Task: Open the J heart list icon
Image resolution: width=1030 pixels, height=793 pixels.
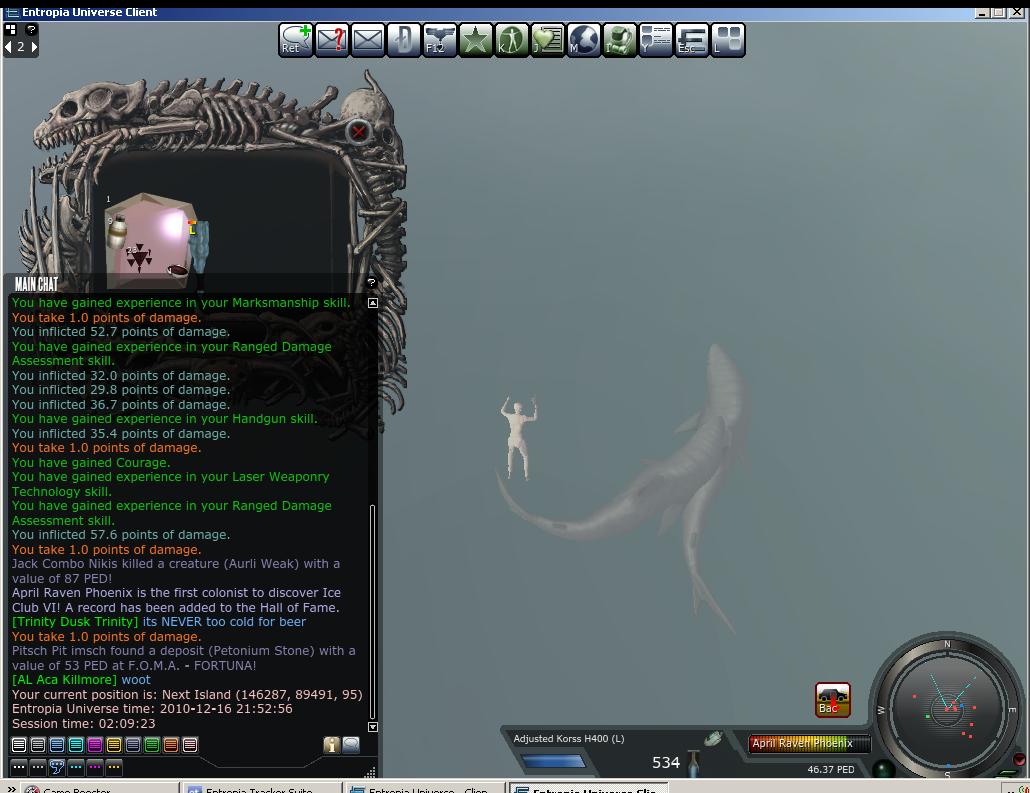Action: 548,40
